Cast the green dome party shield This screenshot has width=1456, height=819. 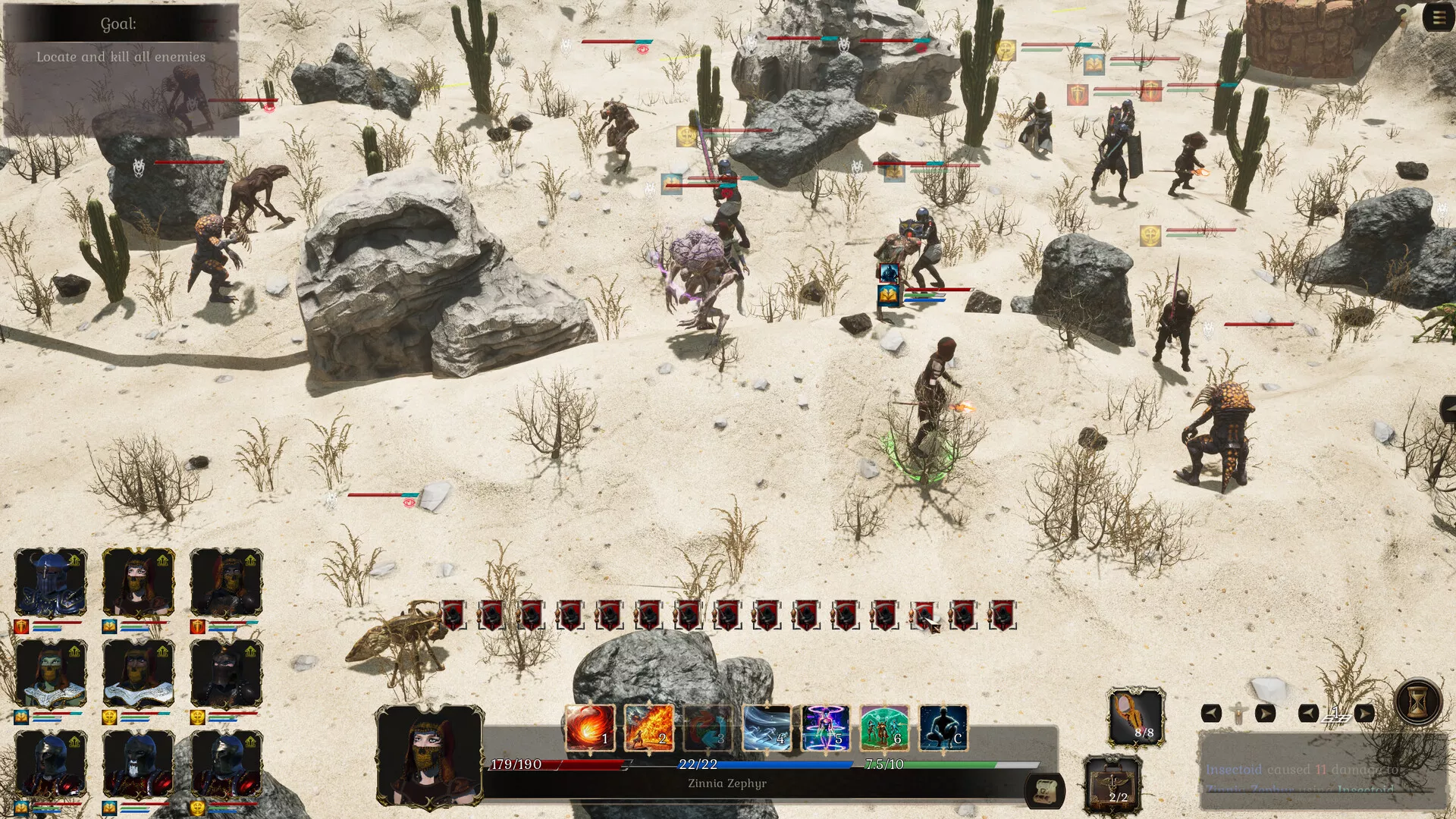point(884,727)
